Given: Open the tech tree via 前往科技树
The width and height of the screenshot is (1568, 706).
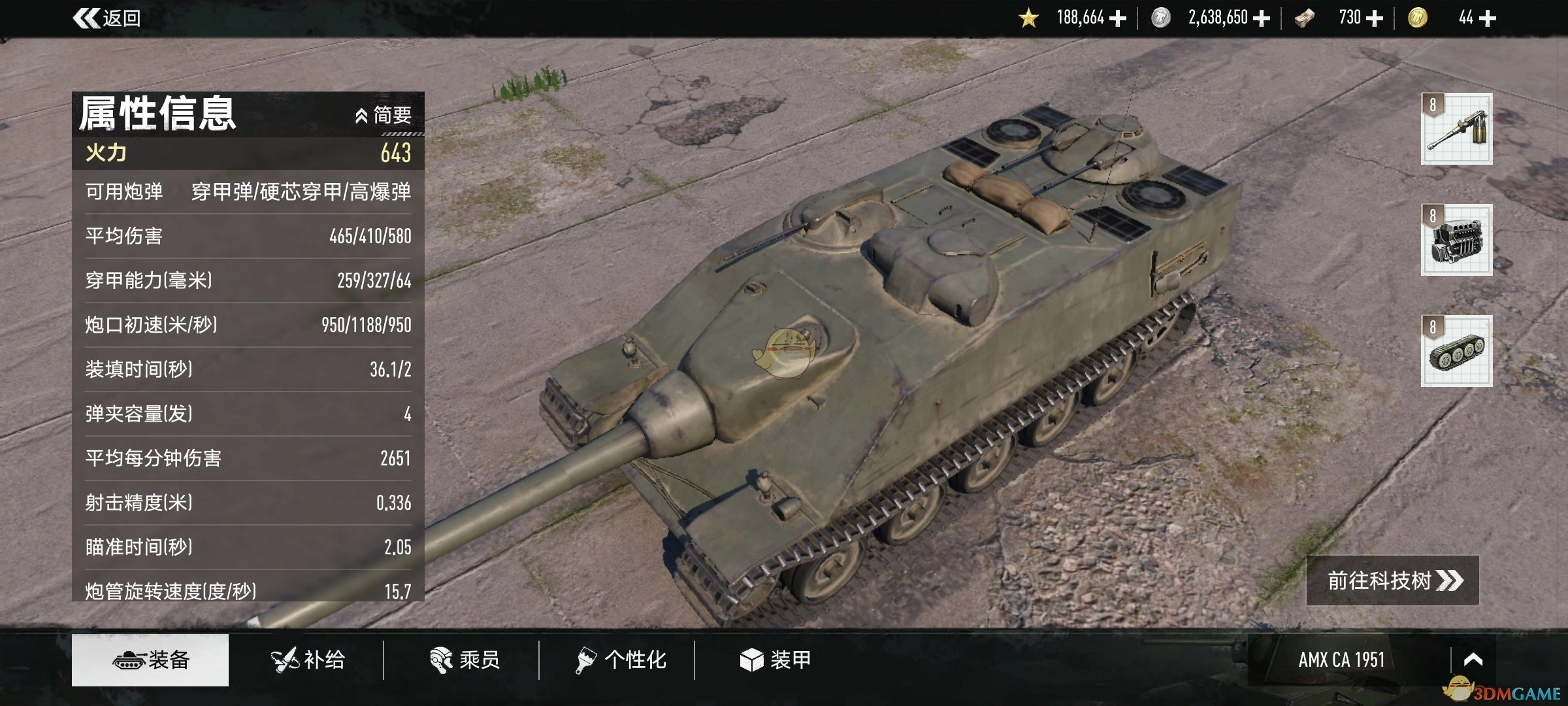Looking at the screenshot, I should 1392,580.
